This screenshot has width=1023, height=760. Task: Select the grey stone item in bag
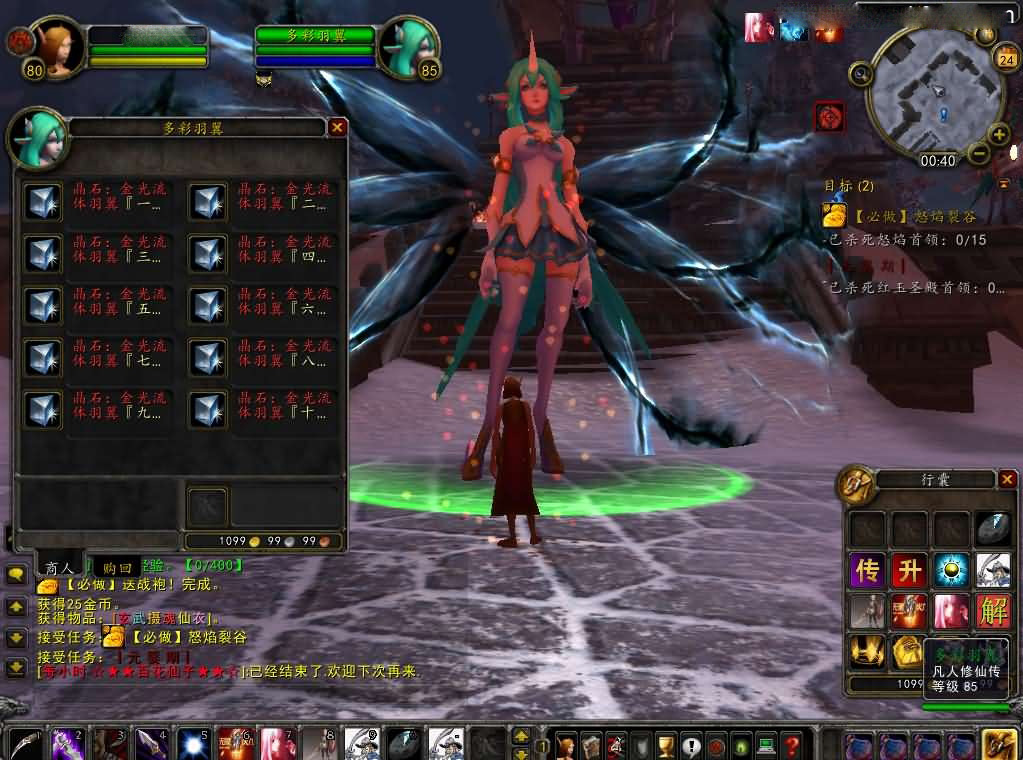coord(993,529)
